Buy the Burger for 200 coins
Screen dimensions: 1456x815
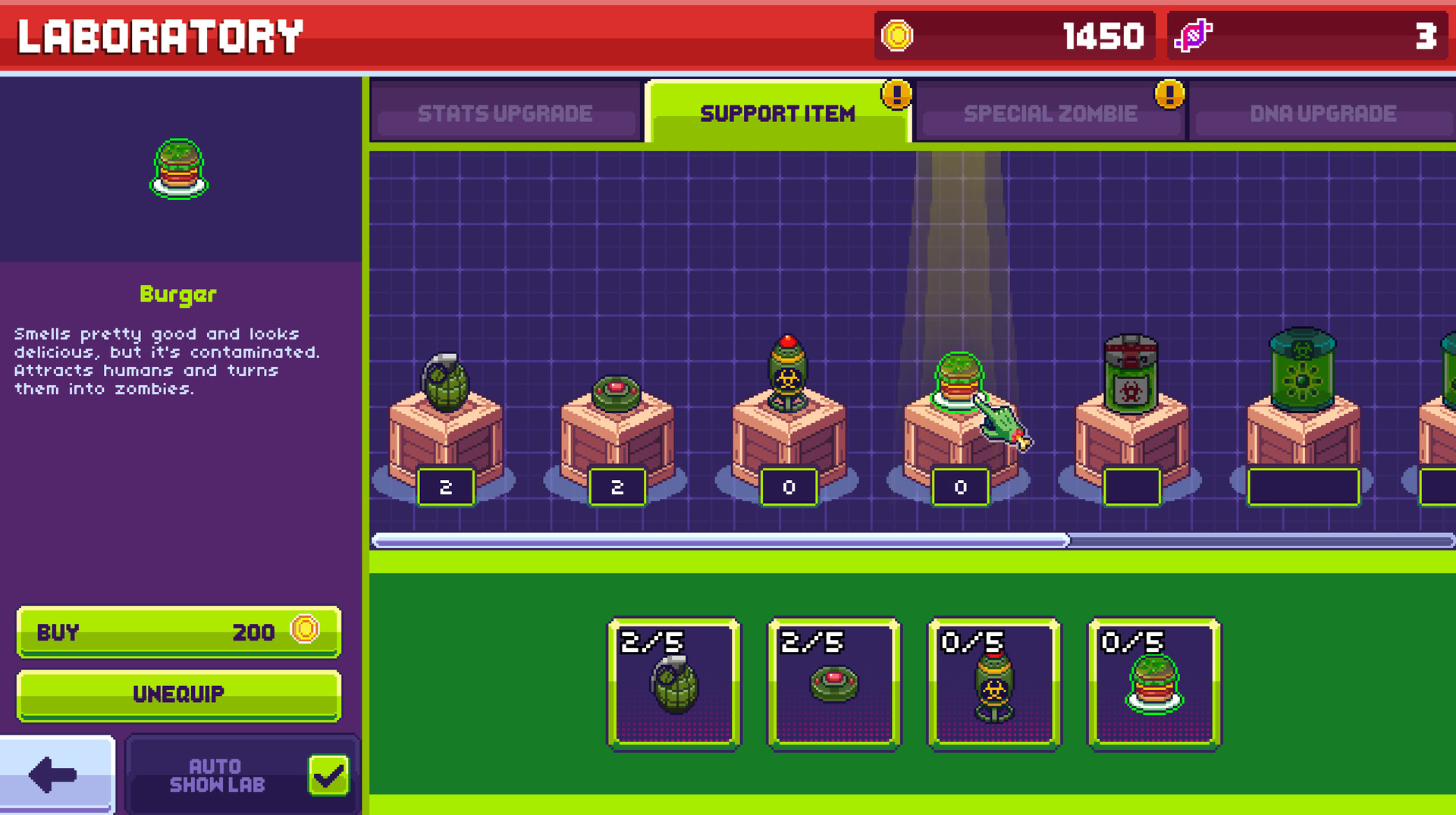coord(178,632)
